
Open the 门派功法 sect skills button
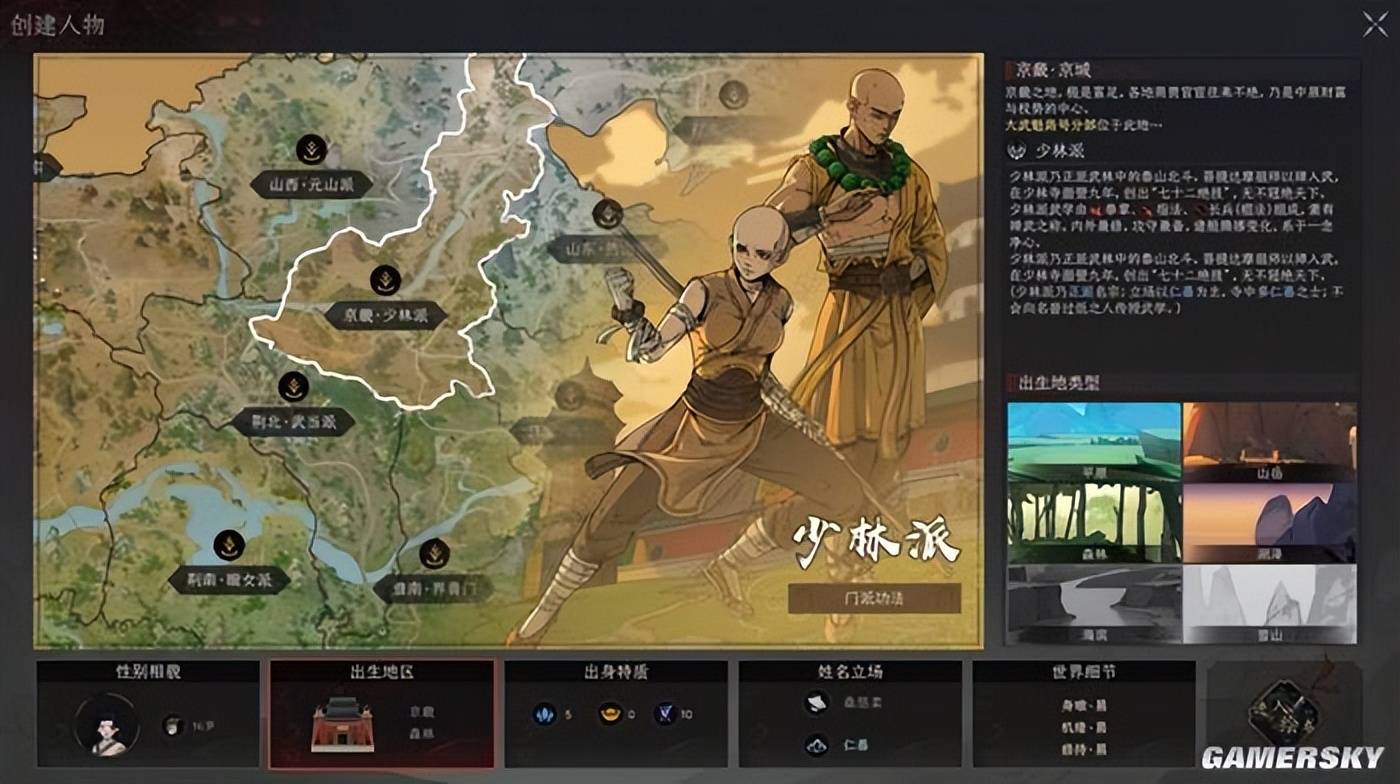873,598
